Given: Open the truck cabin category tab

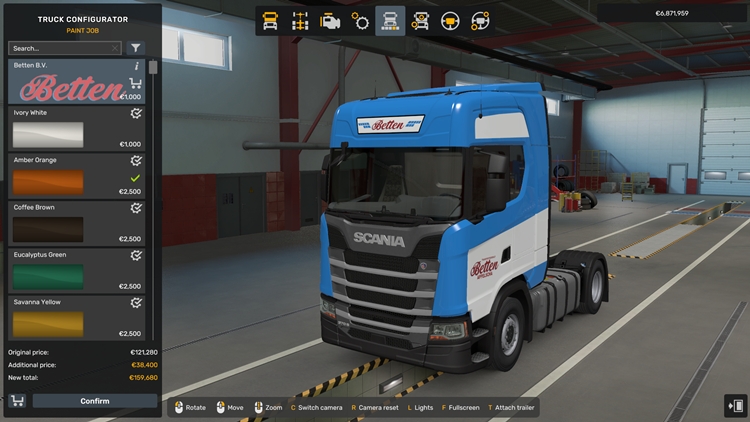Looking at the screenshot, I should pyautogui.click(x=270, y=20).
